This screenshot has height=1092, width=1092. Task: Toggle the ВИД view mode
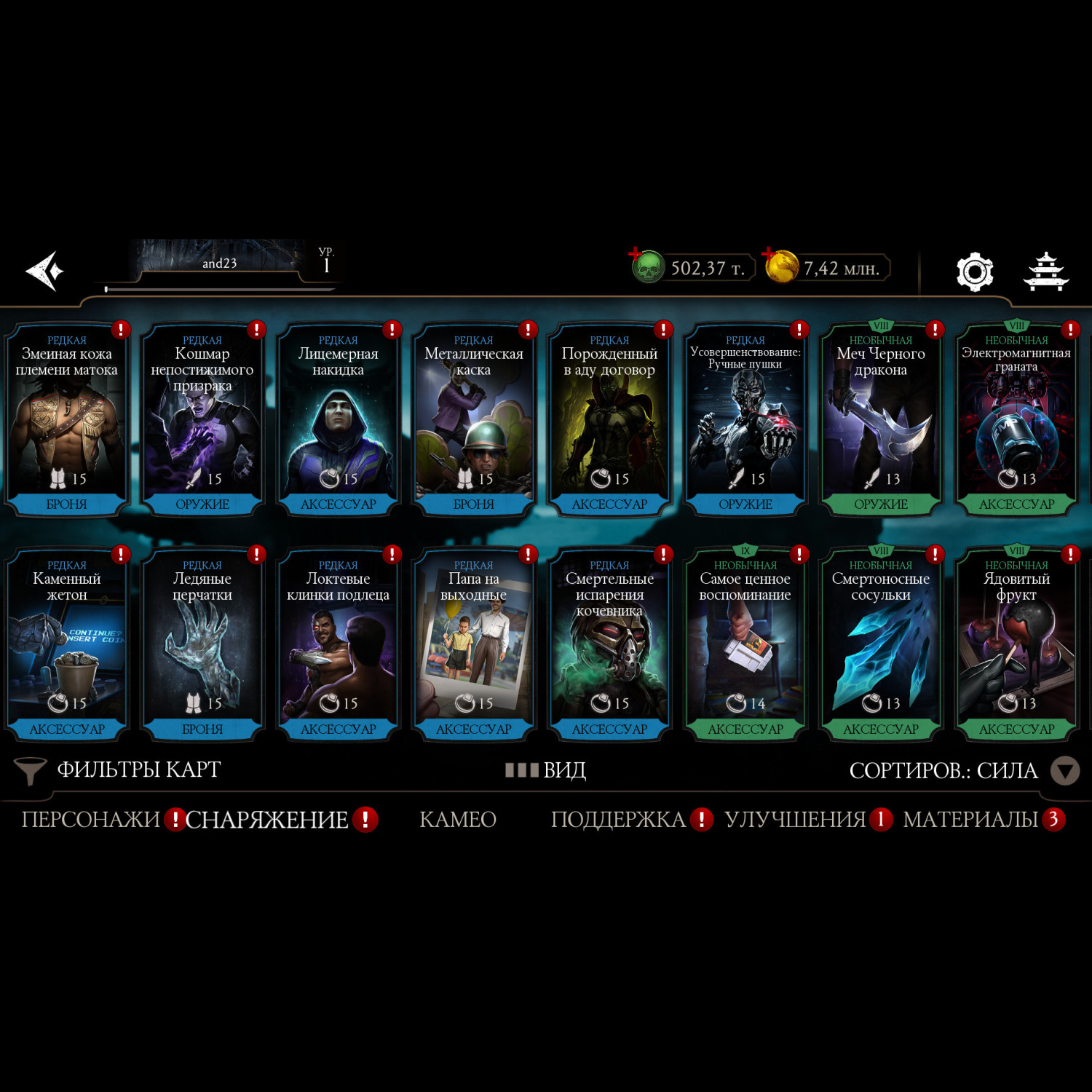(x=547, y=770)
